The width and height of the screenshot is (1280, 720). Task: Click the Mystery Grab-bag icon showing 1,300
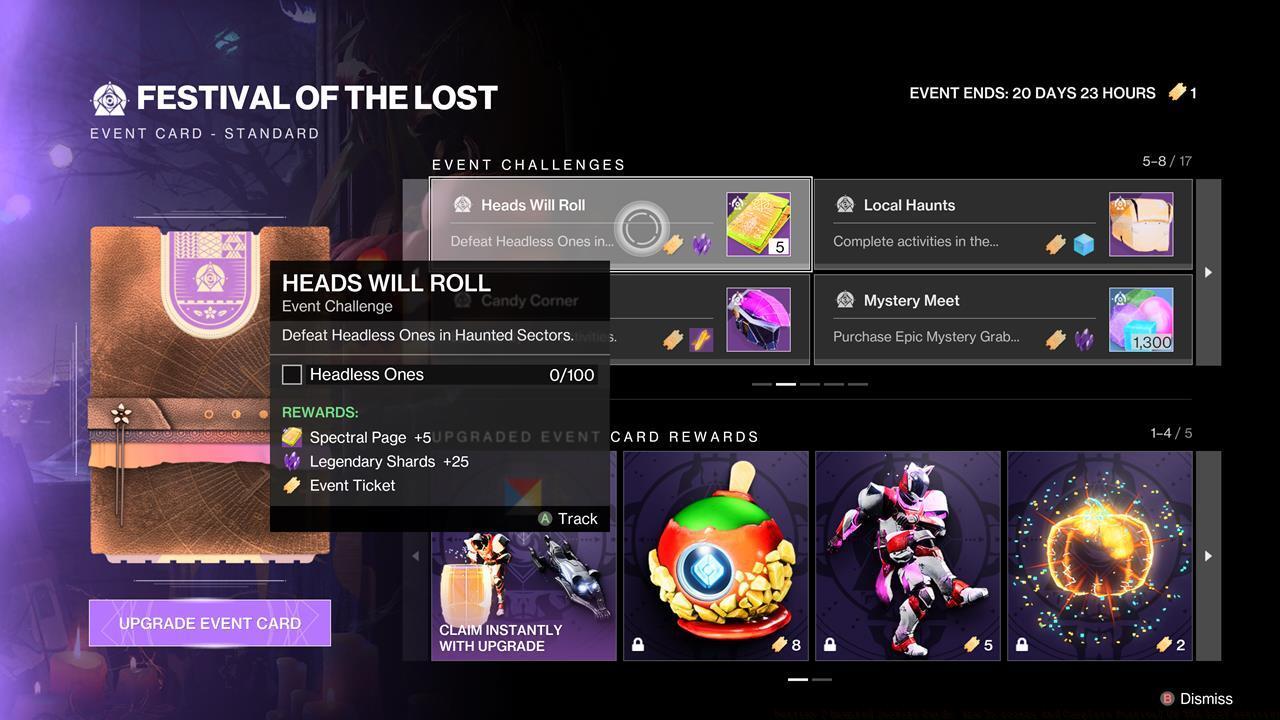coord(1142,317)
